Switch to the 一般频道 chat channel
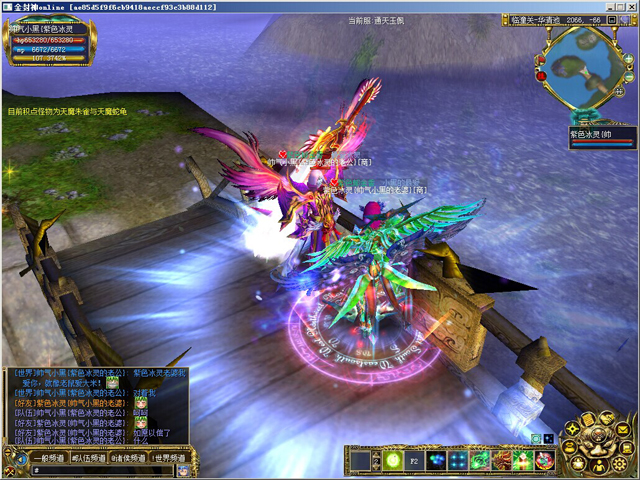Image resolution: width=640 pixels, height=480 pixels. 47,458
